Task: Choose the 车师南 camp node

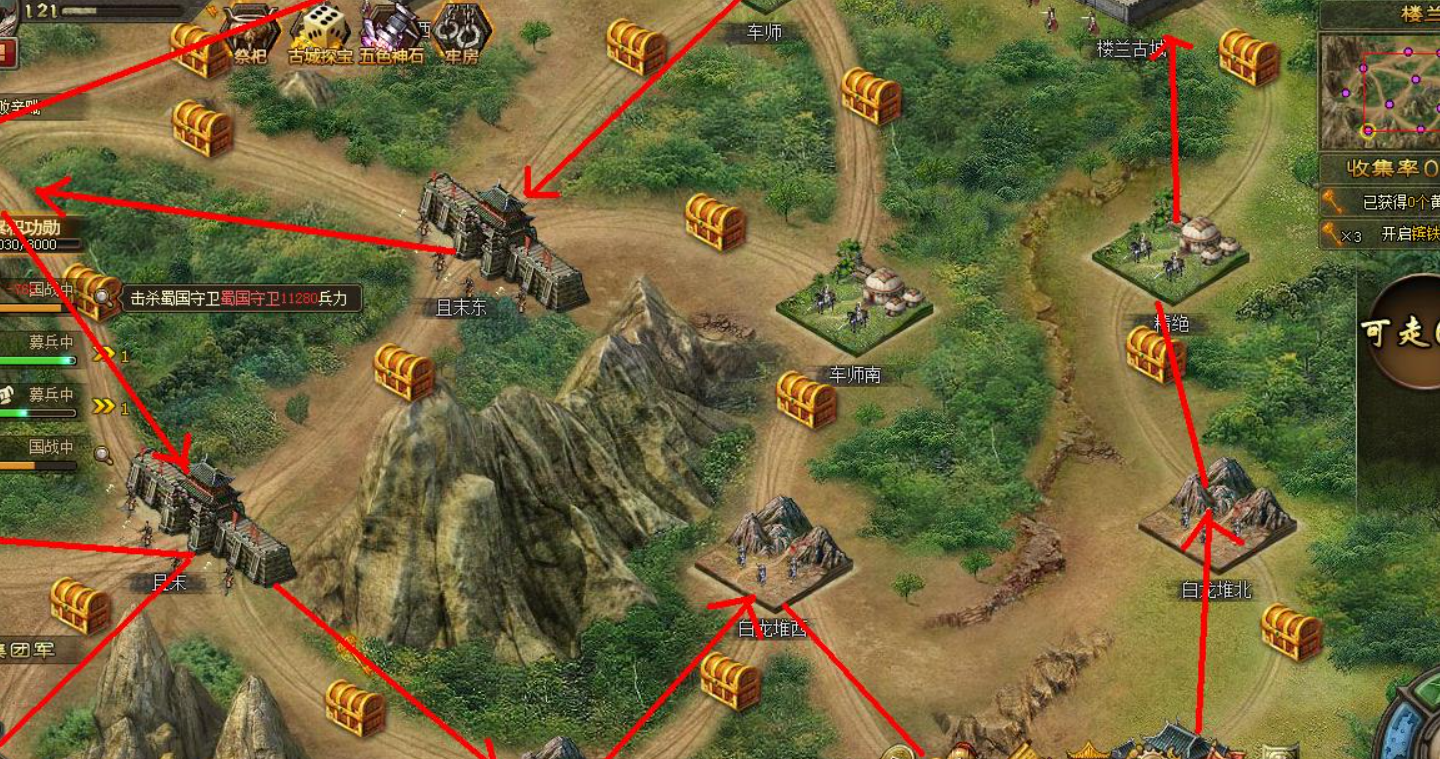Action: point(853,302)
